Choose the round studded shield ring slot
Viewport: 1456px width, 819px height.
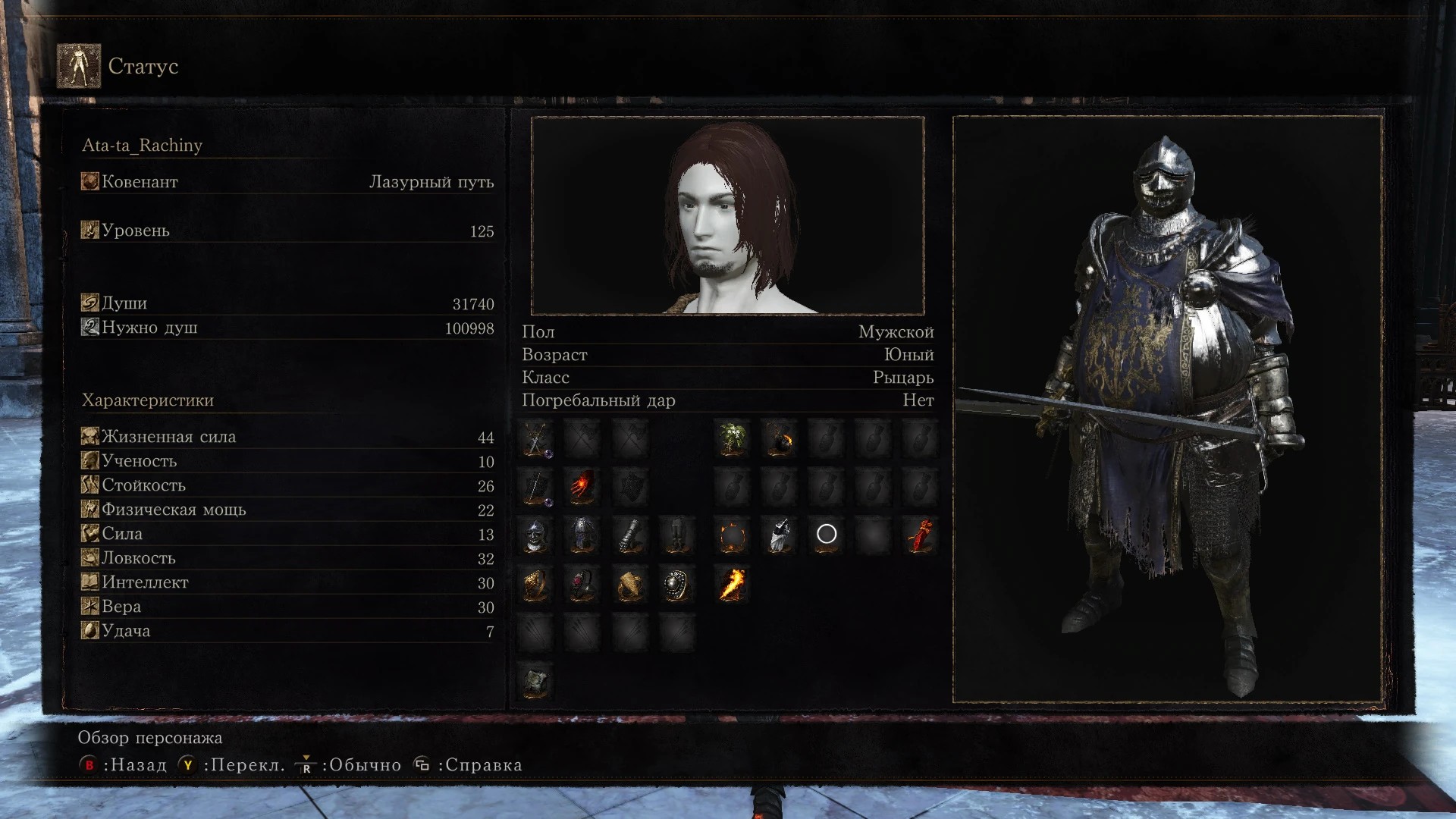(x=676, y=585)
